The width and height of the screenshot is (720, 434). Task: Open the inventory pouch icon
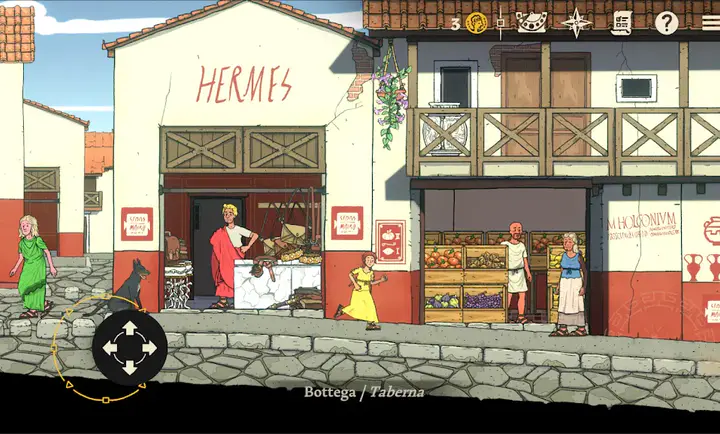pos(531,23)
